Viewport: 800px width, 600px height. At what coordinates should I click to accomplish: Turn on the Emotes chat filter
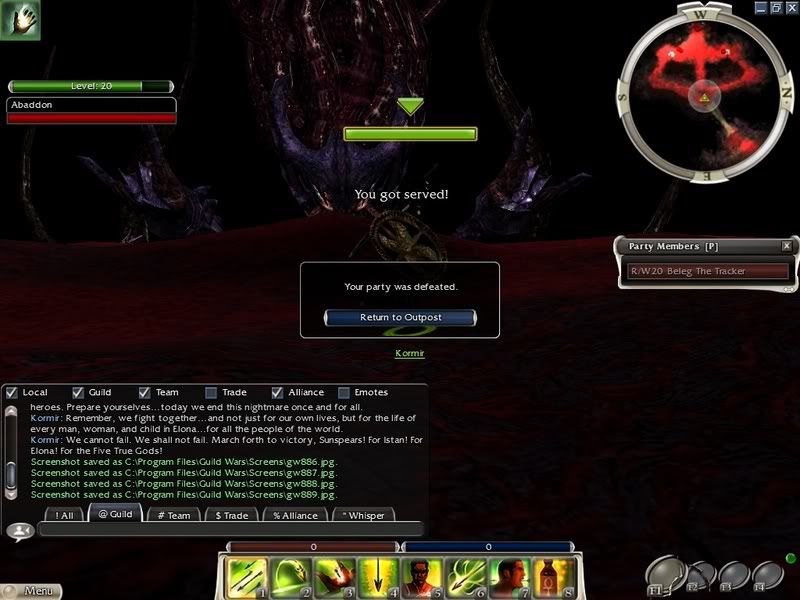point(344,392)
